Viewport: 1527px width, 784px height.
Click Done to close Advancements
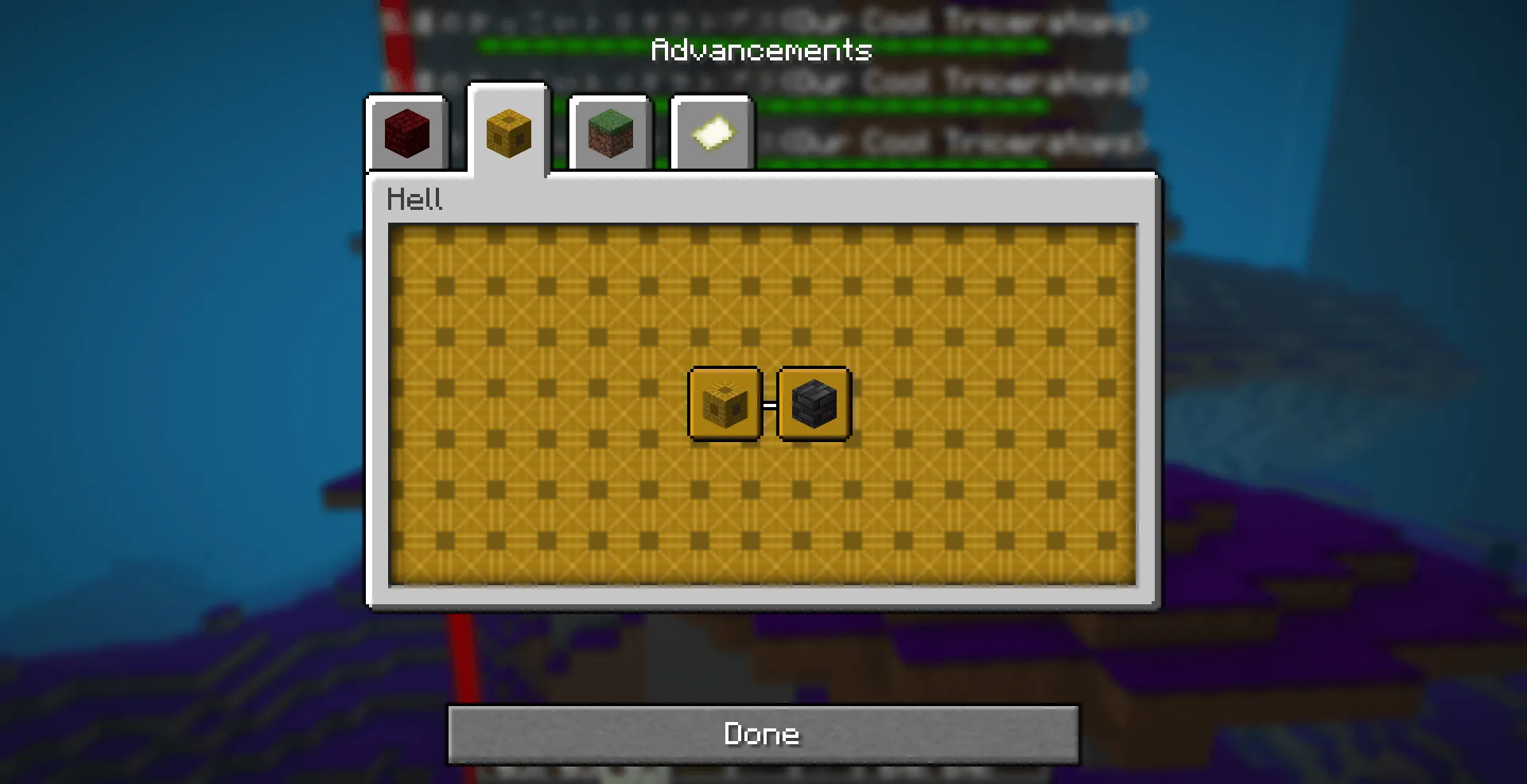point(762,734)
